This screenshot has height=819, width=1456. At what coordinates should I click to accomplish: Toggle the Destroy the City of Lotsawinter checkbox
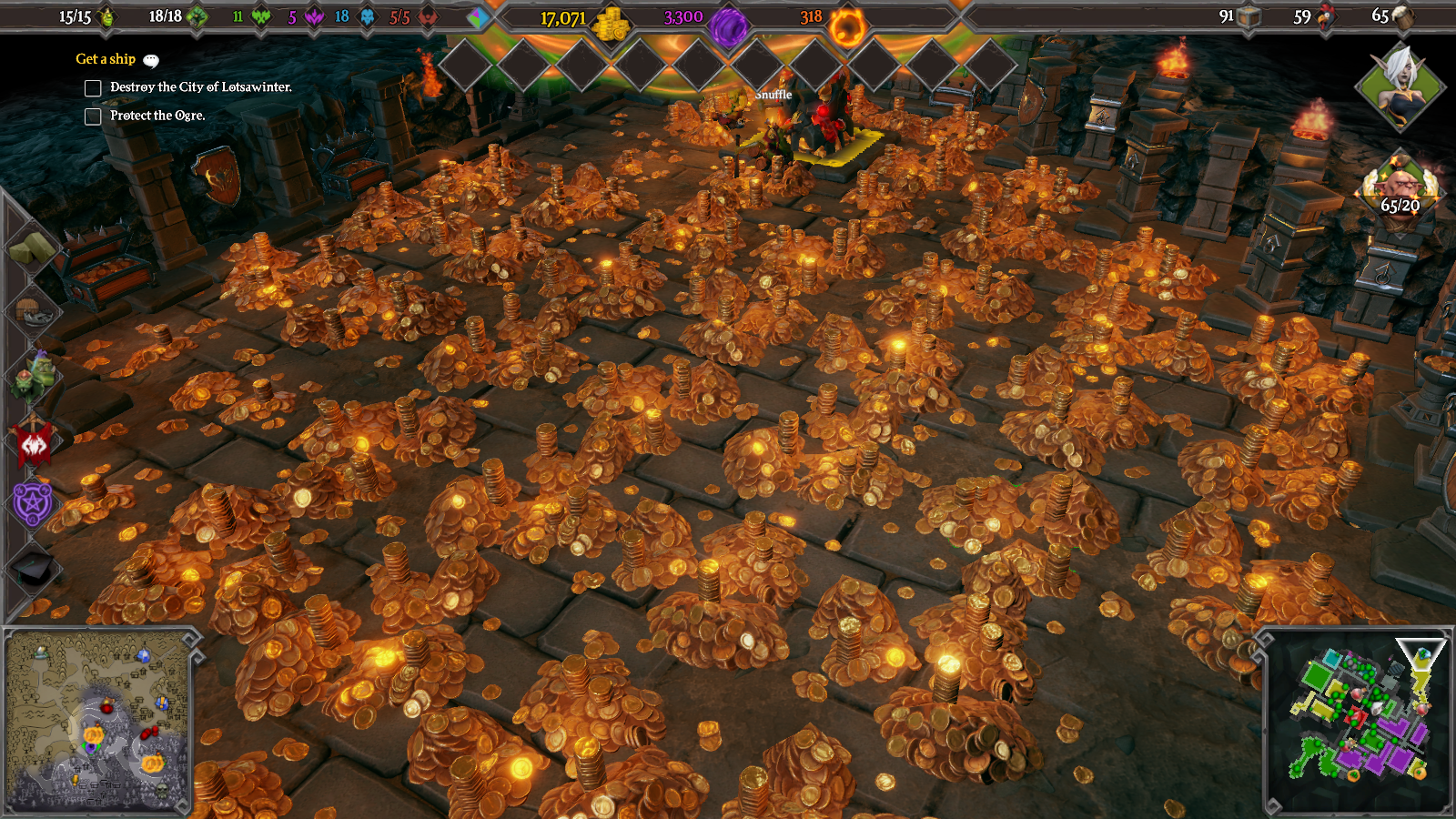click(x=93, y=88)
